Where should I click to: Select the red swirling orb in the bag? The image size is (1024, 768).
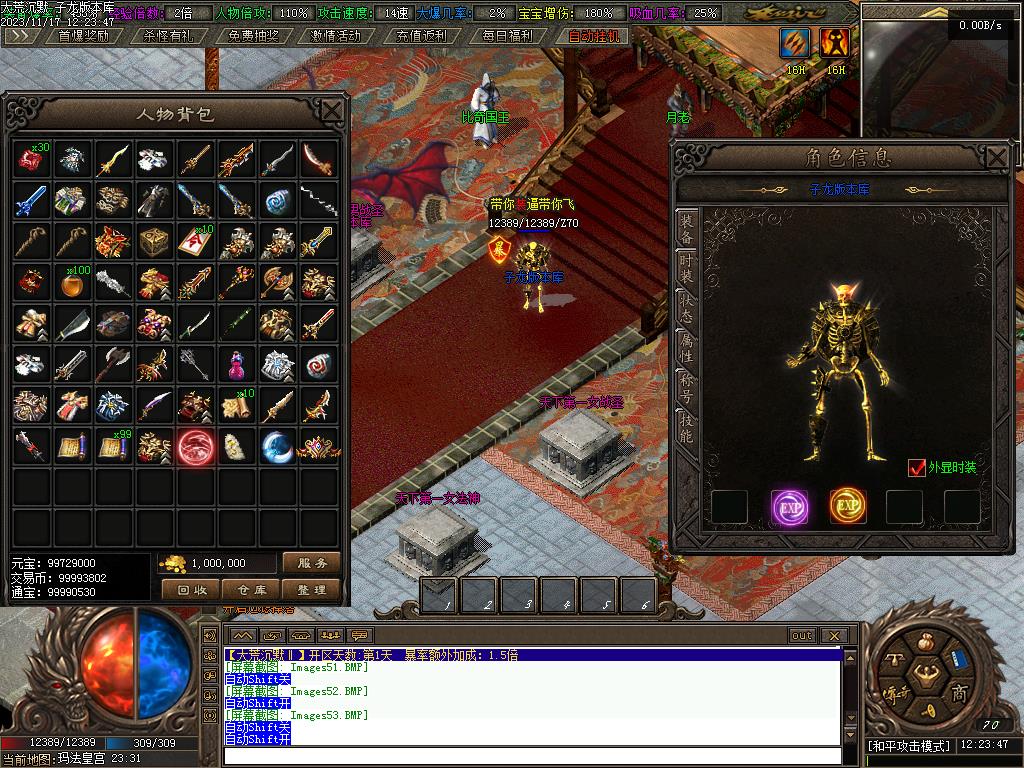pyautogui.click(x=195, y=447)
